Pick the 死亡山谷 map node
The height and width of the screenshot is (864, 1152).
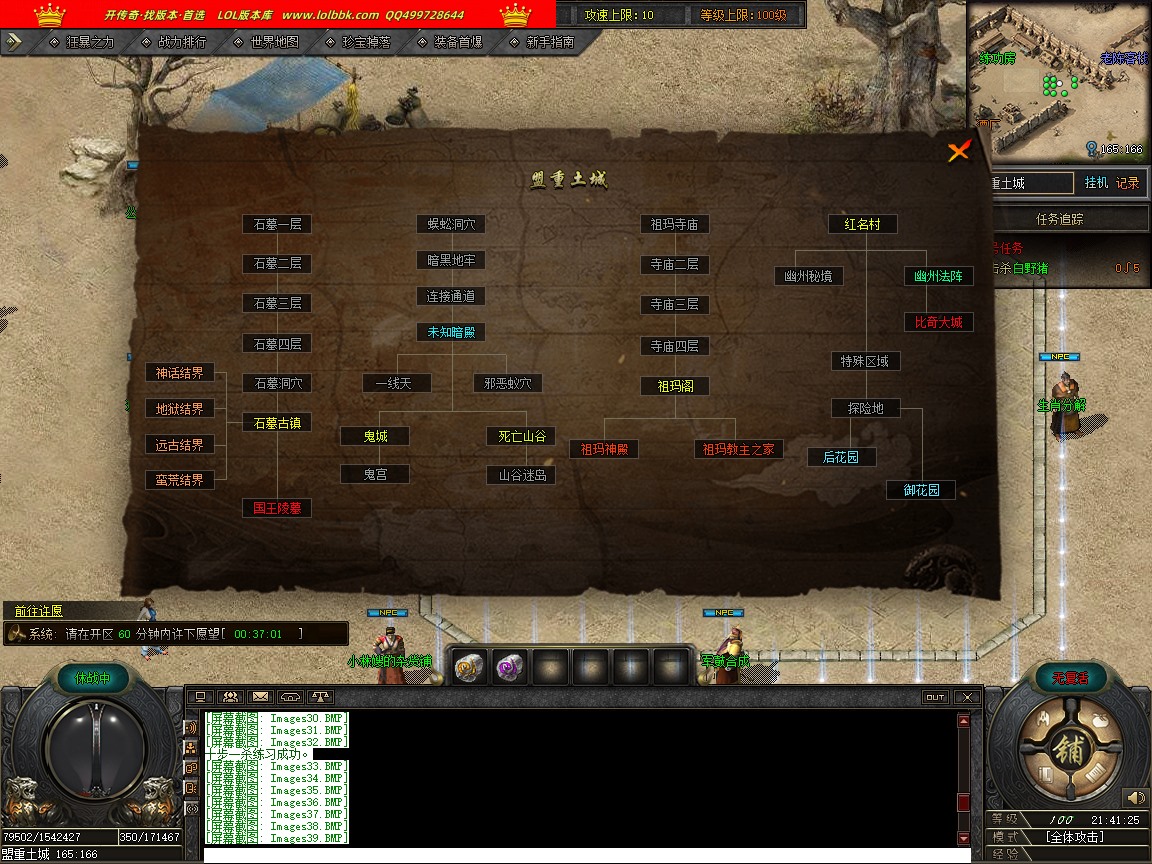point(521,436)
